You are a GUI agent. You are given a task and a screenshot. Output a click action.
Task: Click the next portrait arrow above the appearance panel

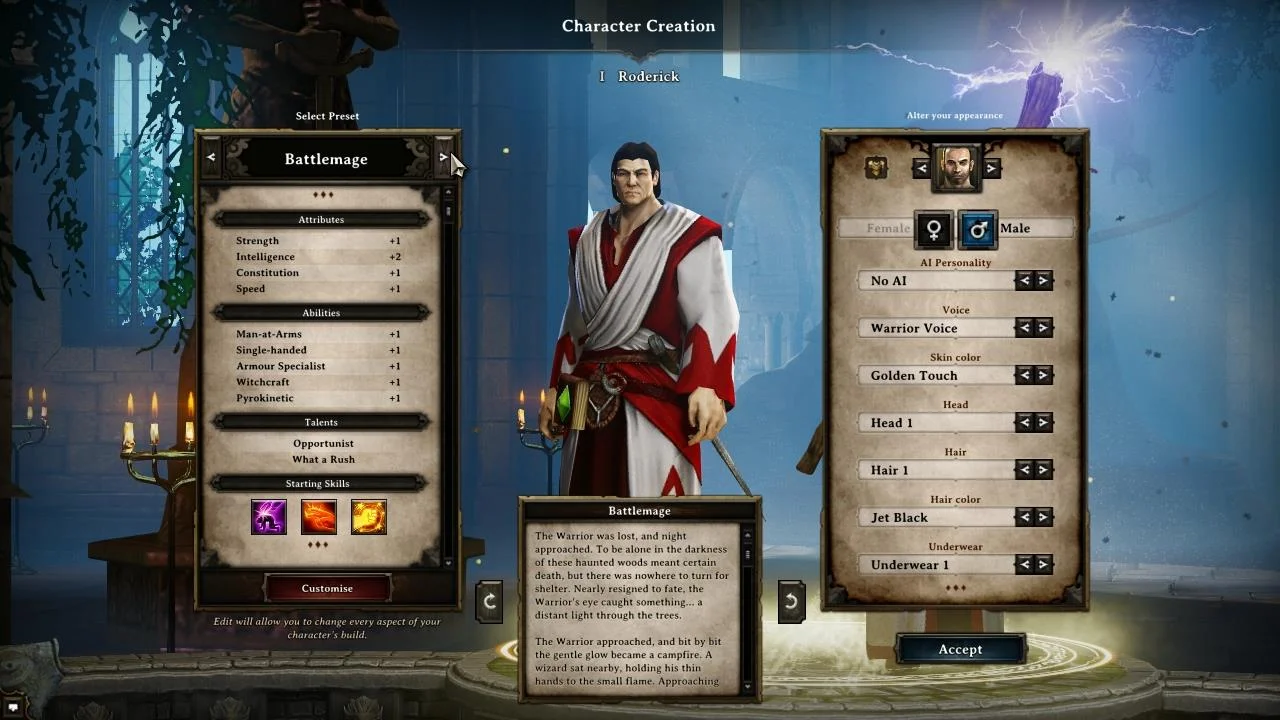990,167
